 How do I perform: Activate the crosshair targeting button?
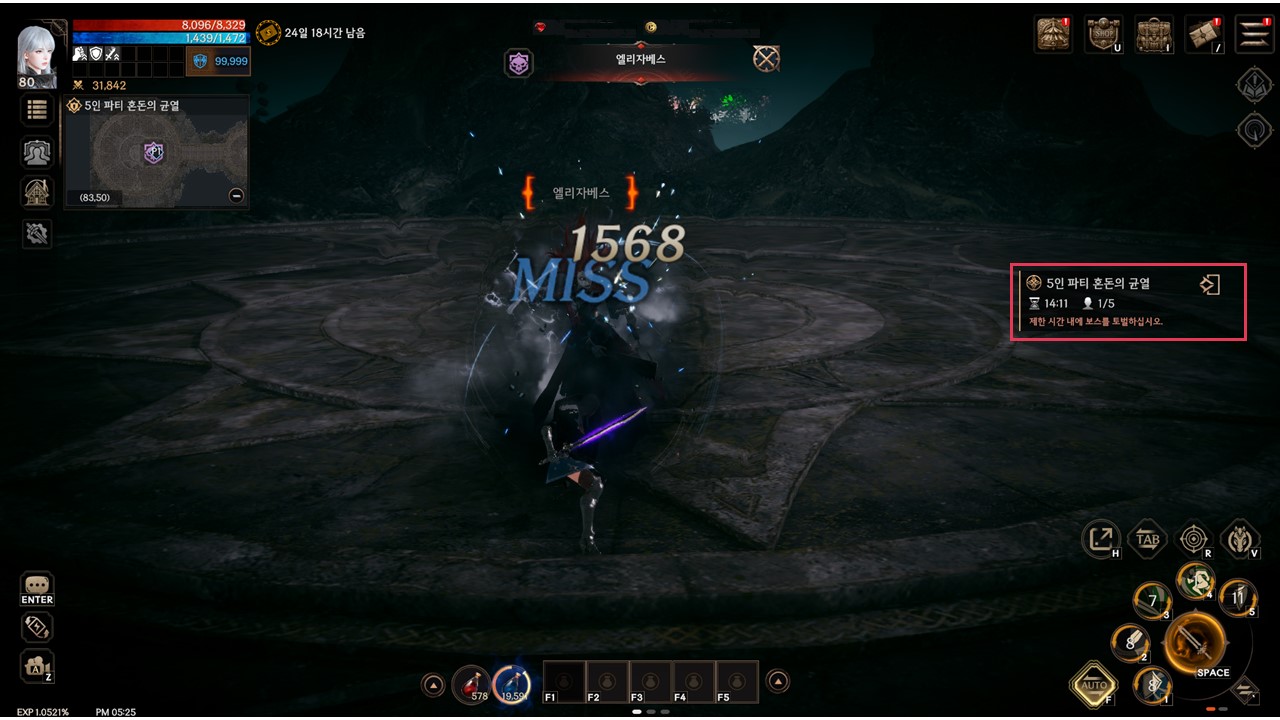coord(1193,539)
